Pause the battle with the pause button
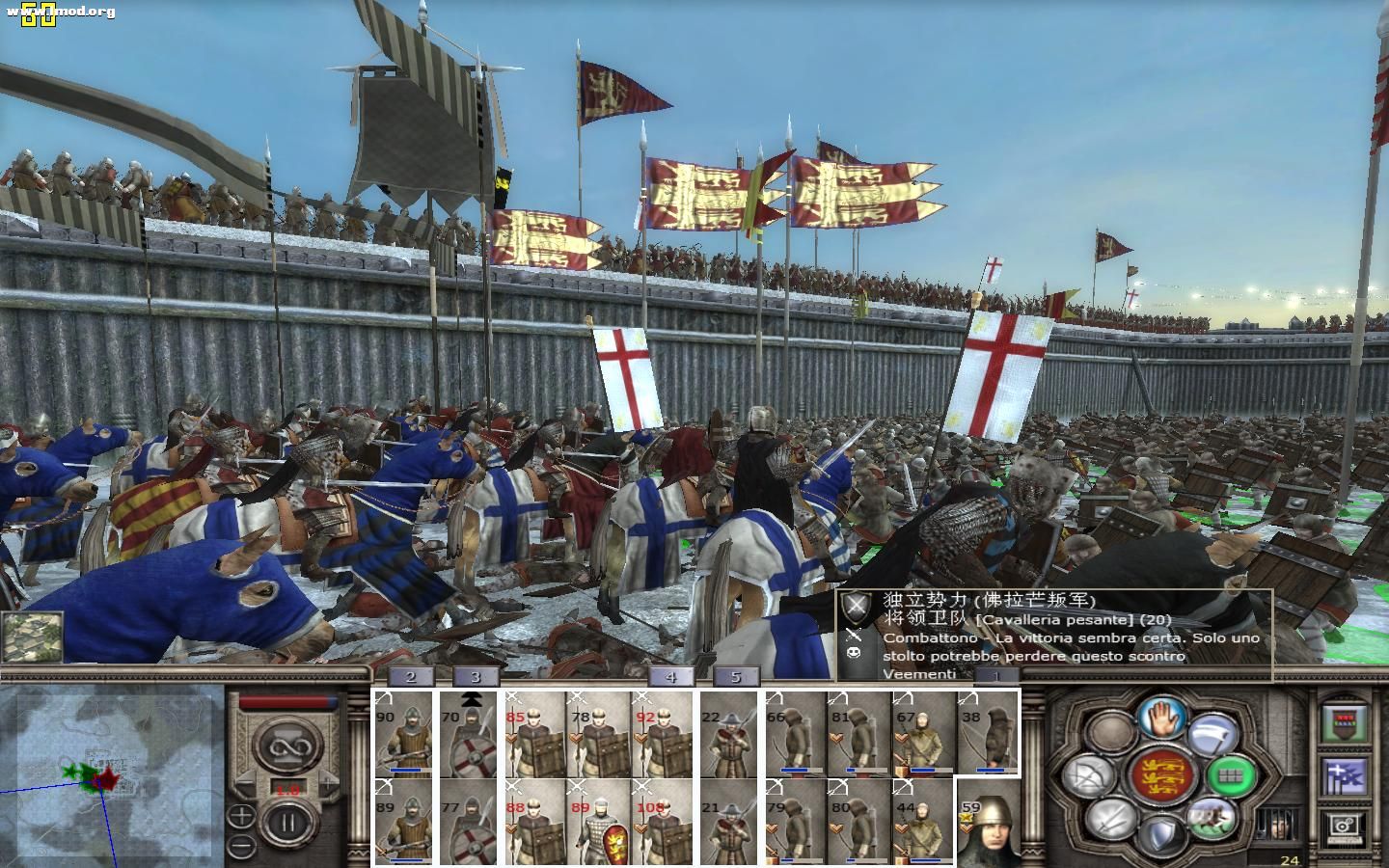Screen dimensions: 1389x868 point(287,821)
